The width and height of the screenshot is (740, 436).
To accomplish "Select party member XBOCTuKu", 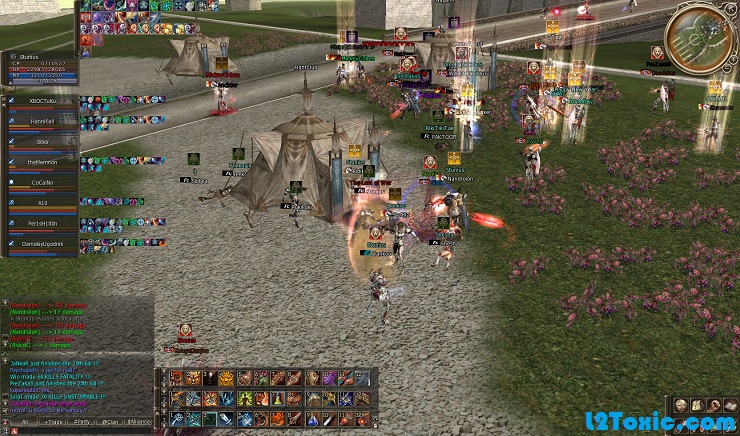I will [x=42, y=101].
